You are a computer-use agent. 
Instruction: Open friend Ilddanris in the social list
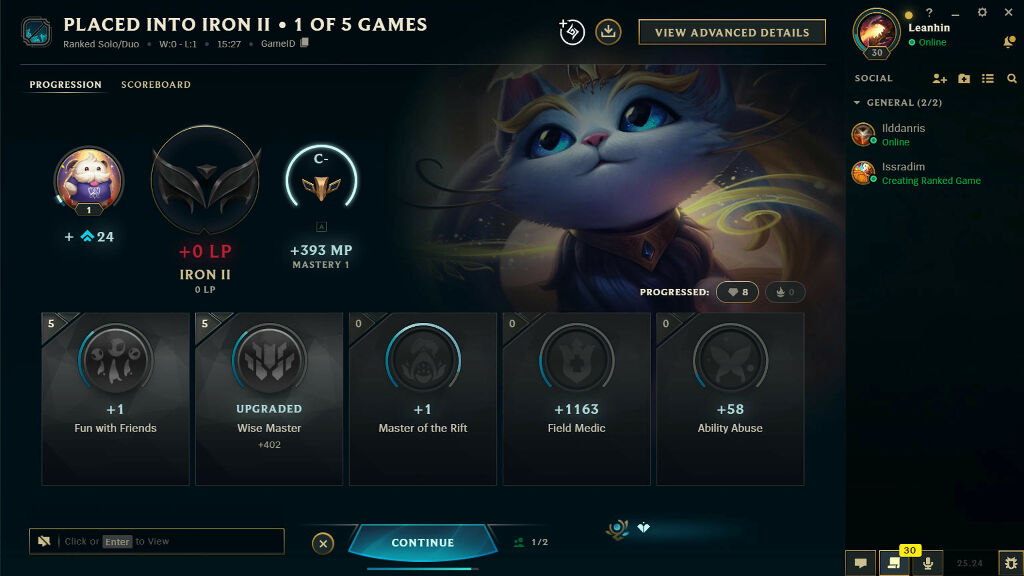[x=903, y=134]
